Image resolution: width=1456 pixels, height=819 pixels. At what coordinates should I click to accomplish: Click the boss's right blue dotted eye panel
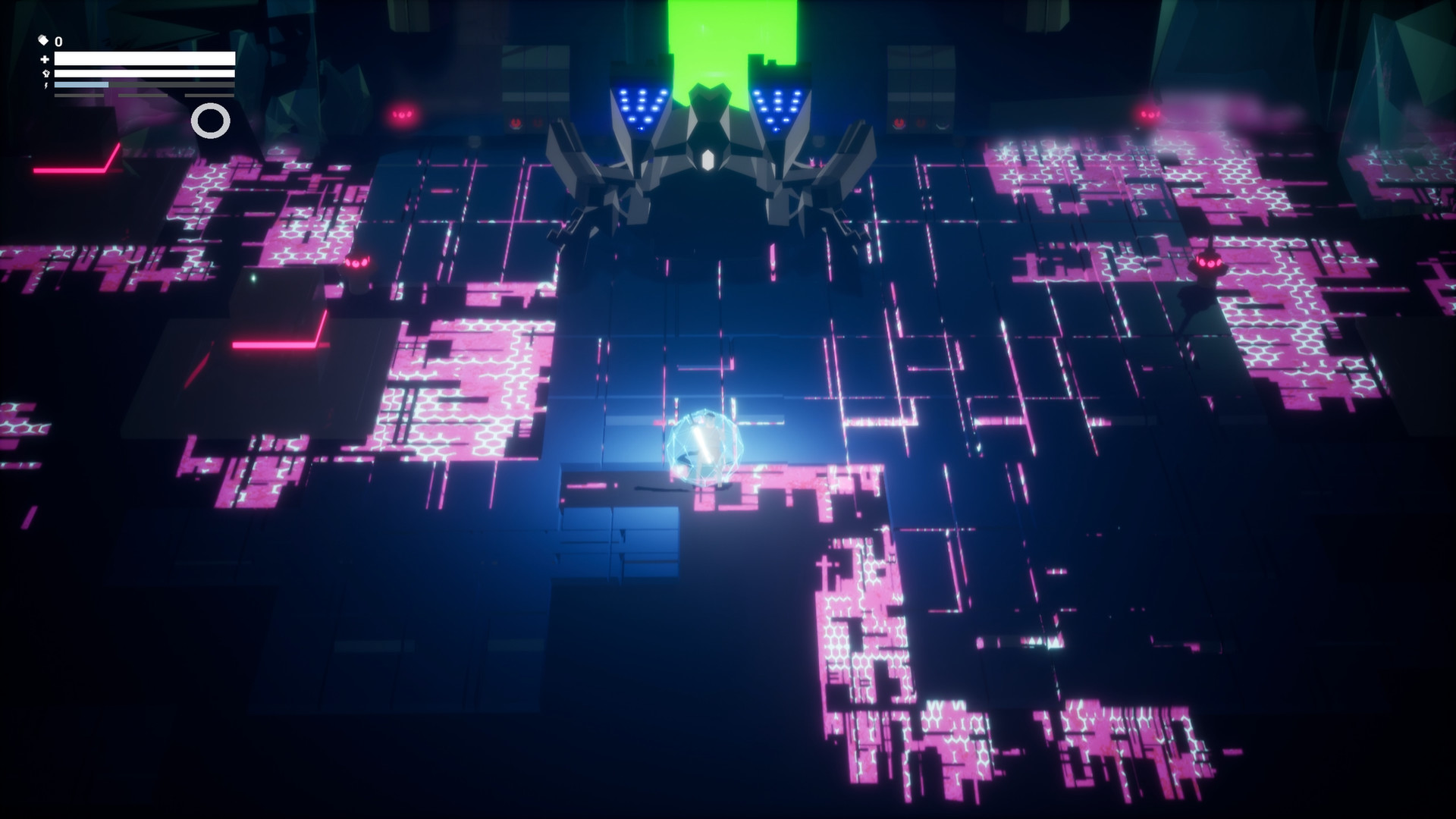[777, 106]
